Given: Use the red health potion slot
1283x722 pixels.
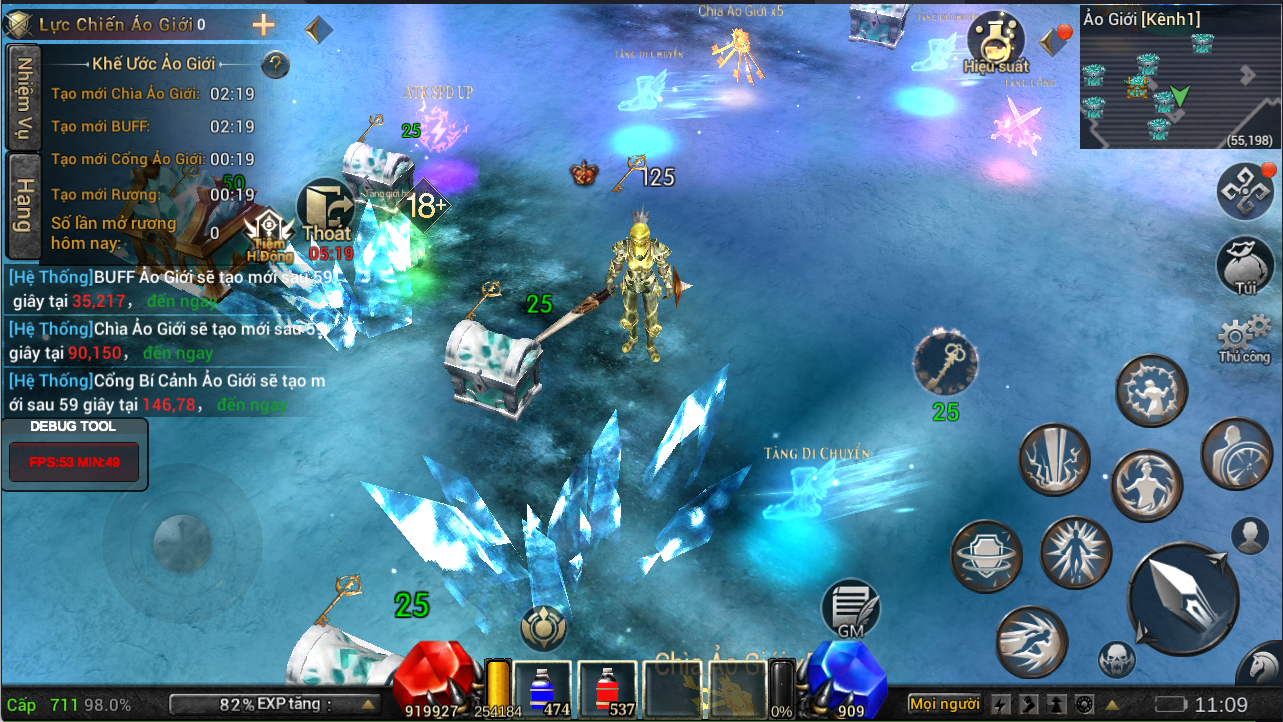Looking at the screenshot, I should tap(607, 689).
